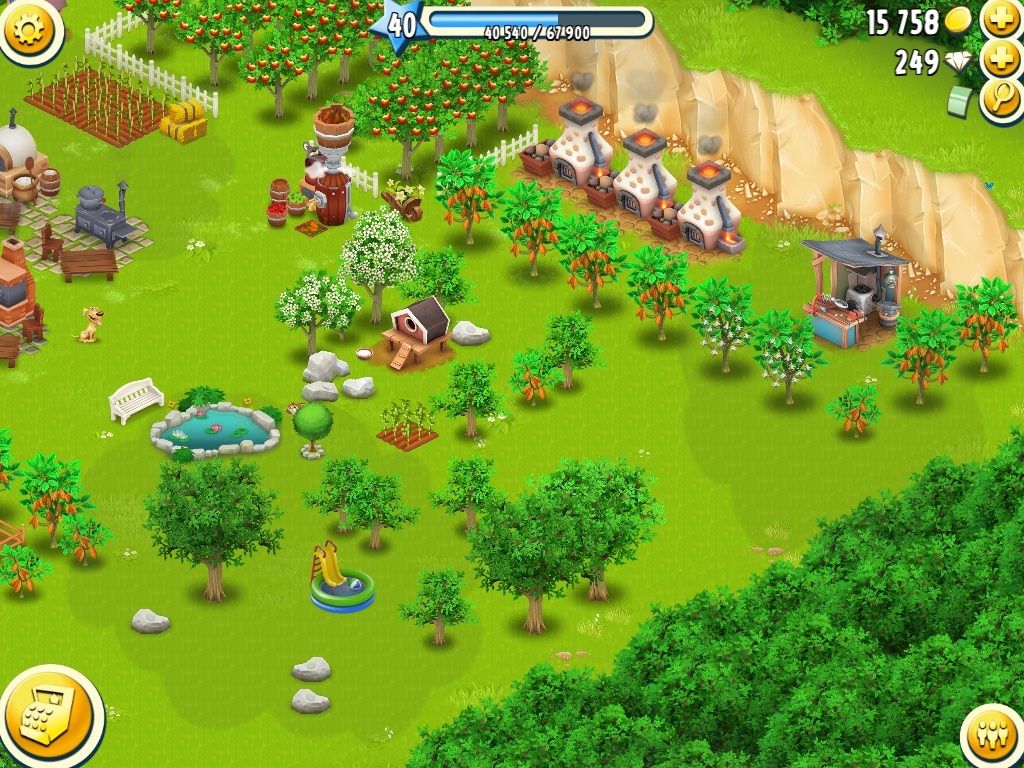Open the settings gear menu

tap(27, 27)
